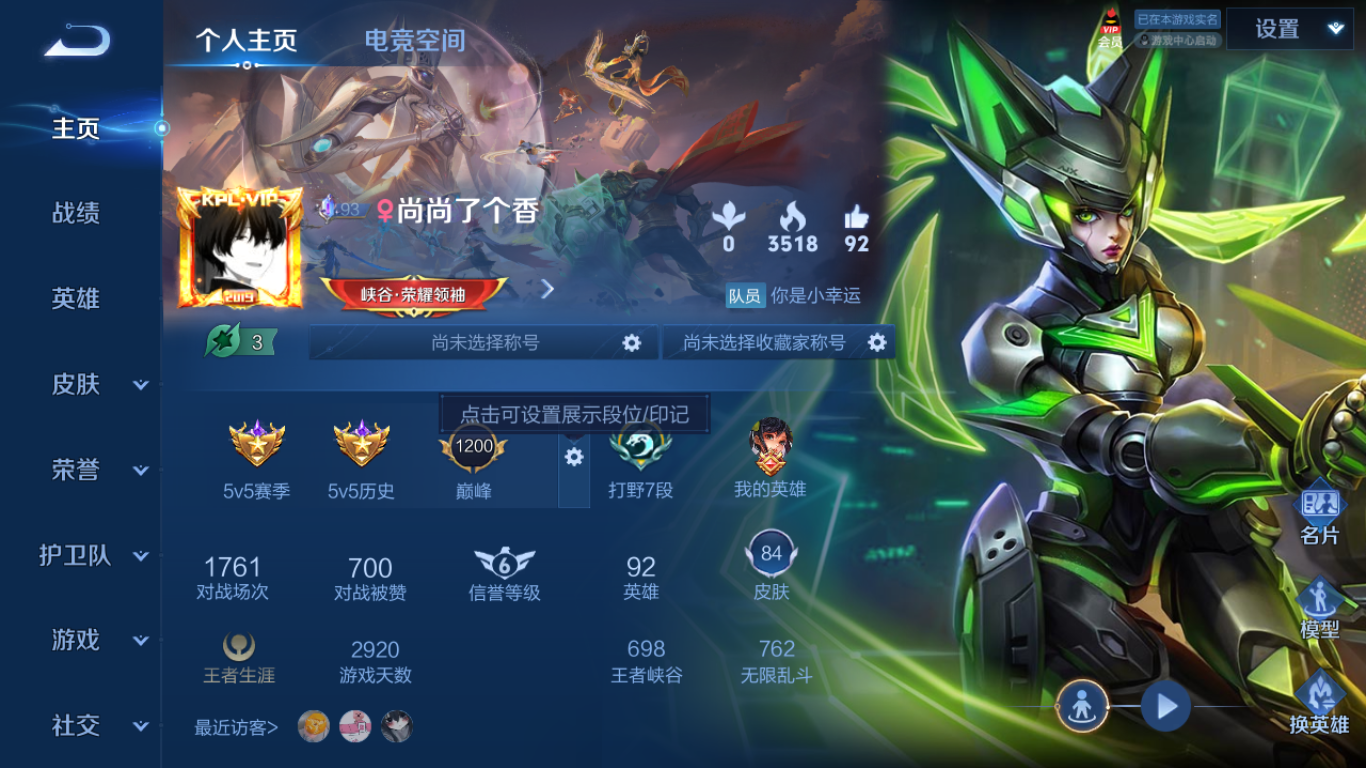Go back using the return arrow
Image resolution: width=1366 pixels, height=768 pixels.
[x=76, y=41]
